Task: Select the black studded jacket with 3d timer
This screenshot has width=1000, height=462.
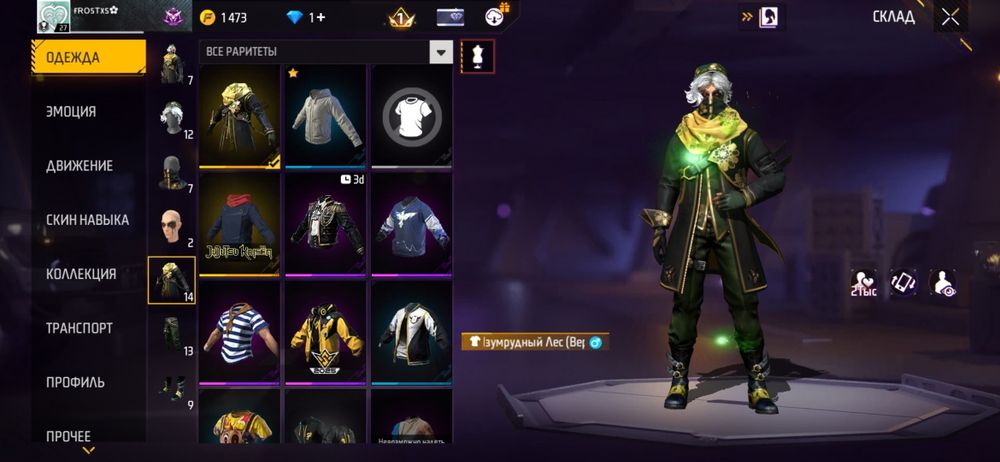Action: (326, 224)
